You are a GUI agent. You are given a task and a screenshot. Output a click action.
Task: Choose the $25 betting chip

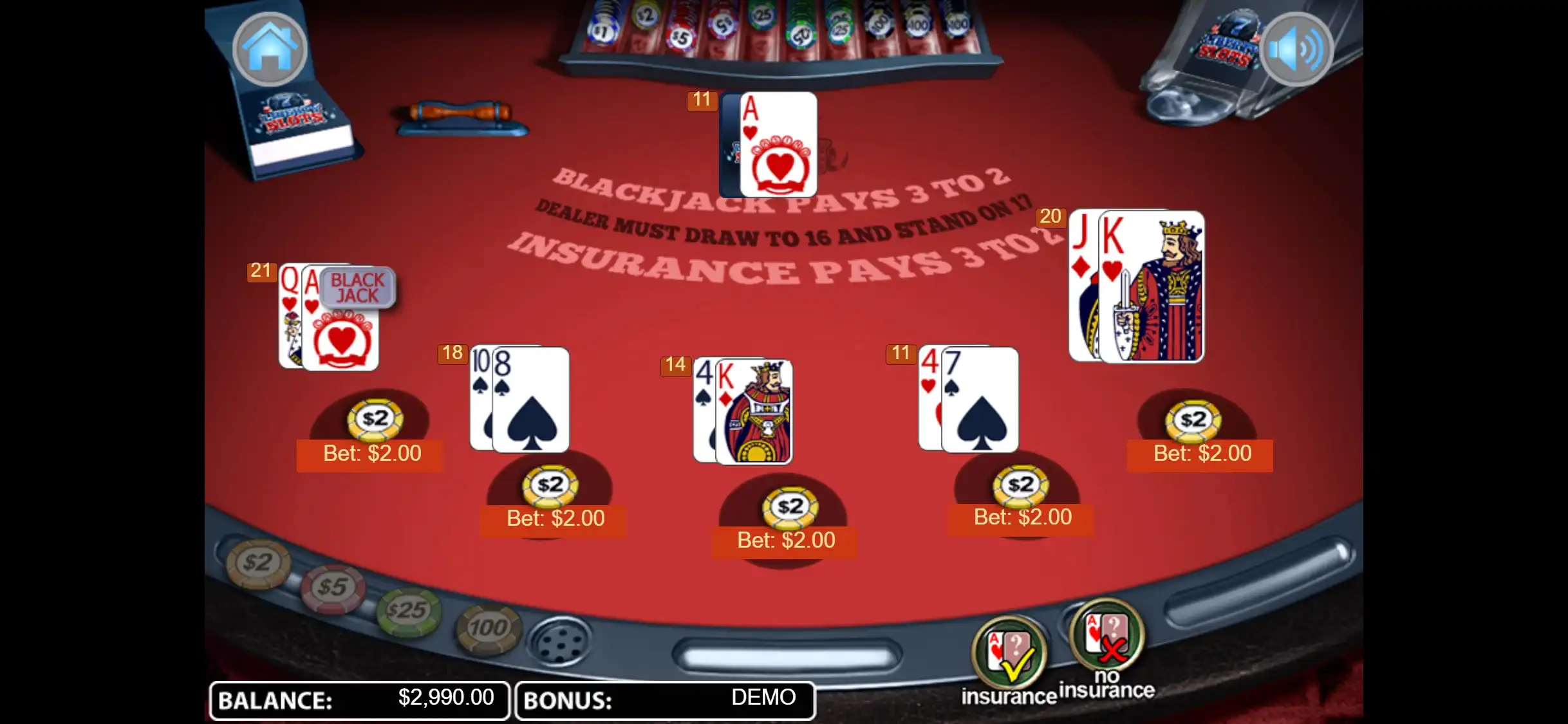click(x=409, y=610)
